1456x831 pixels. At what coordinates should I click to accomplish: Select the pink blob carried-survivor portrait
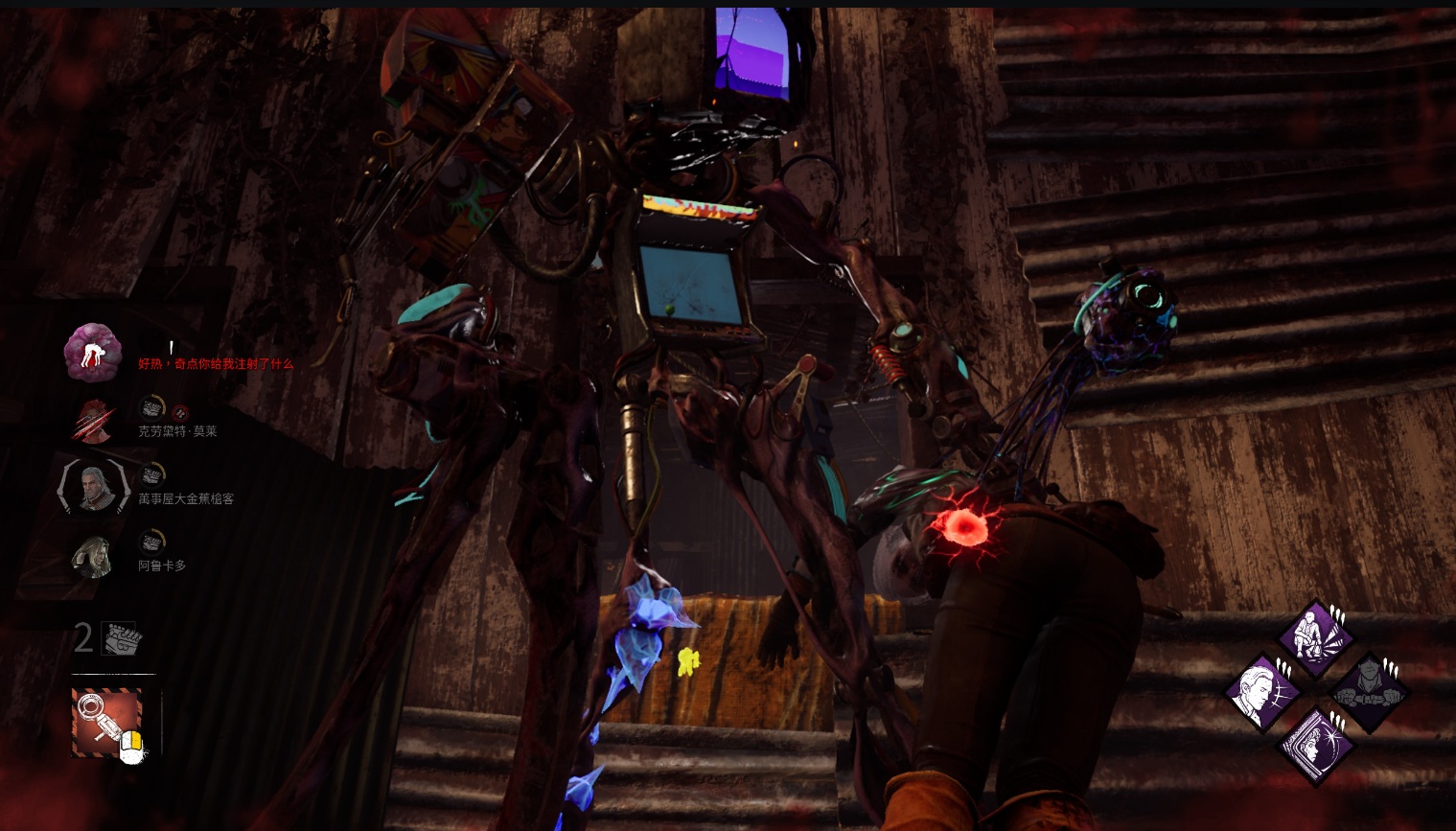point(92,352)
